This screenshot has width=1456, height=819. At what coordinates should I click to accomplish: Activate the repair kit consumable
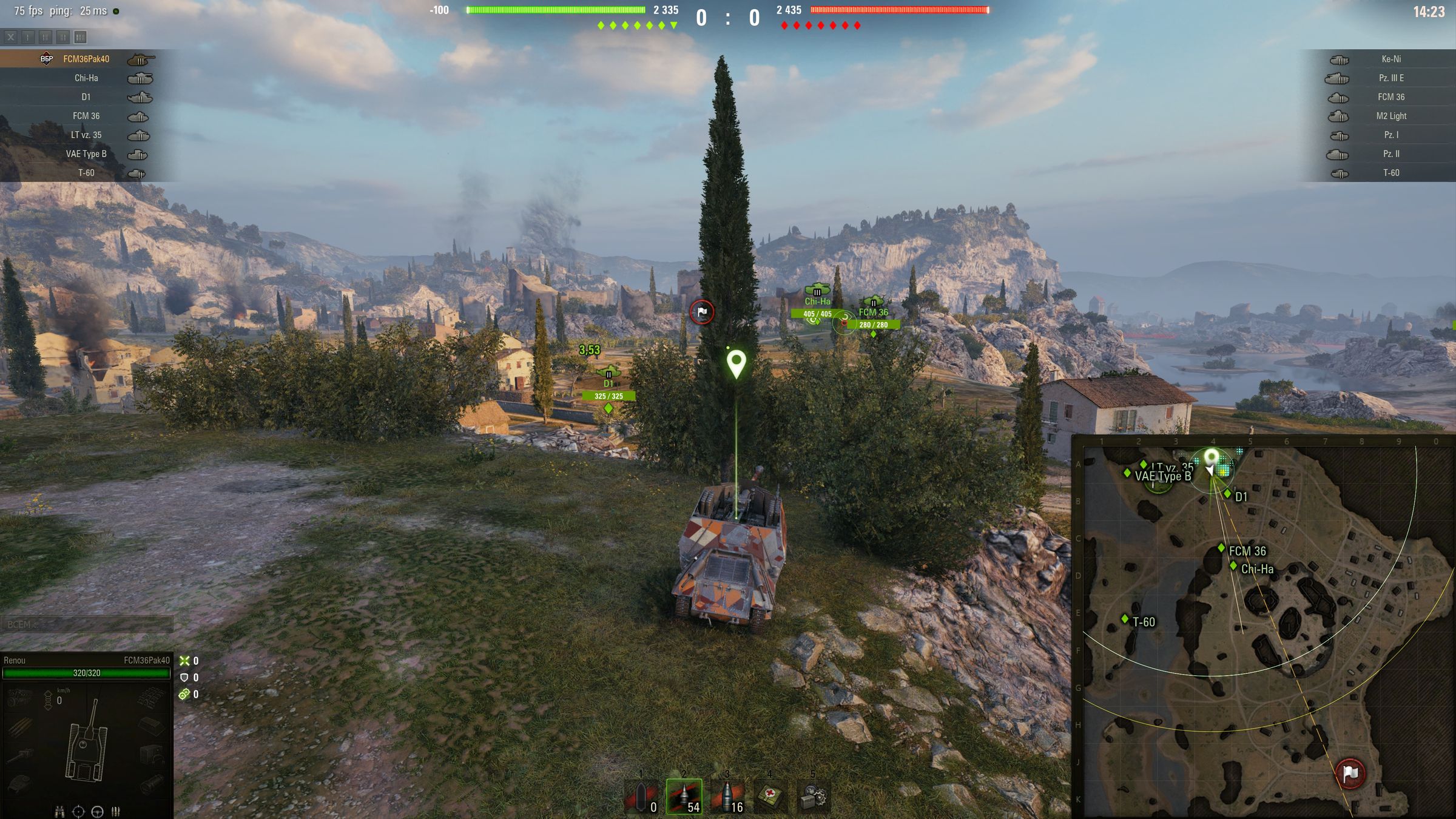(x=814, y=796)
